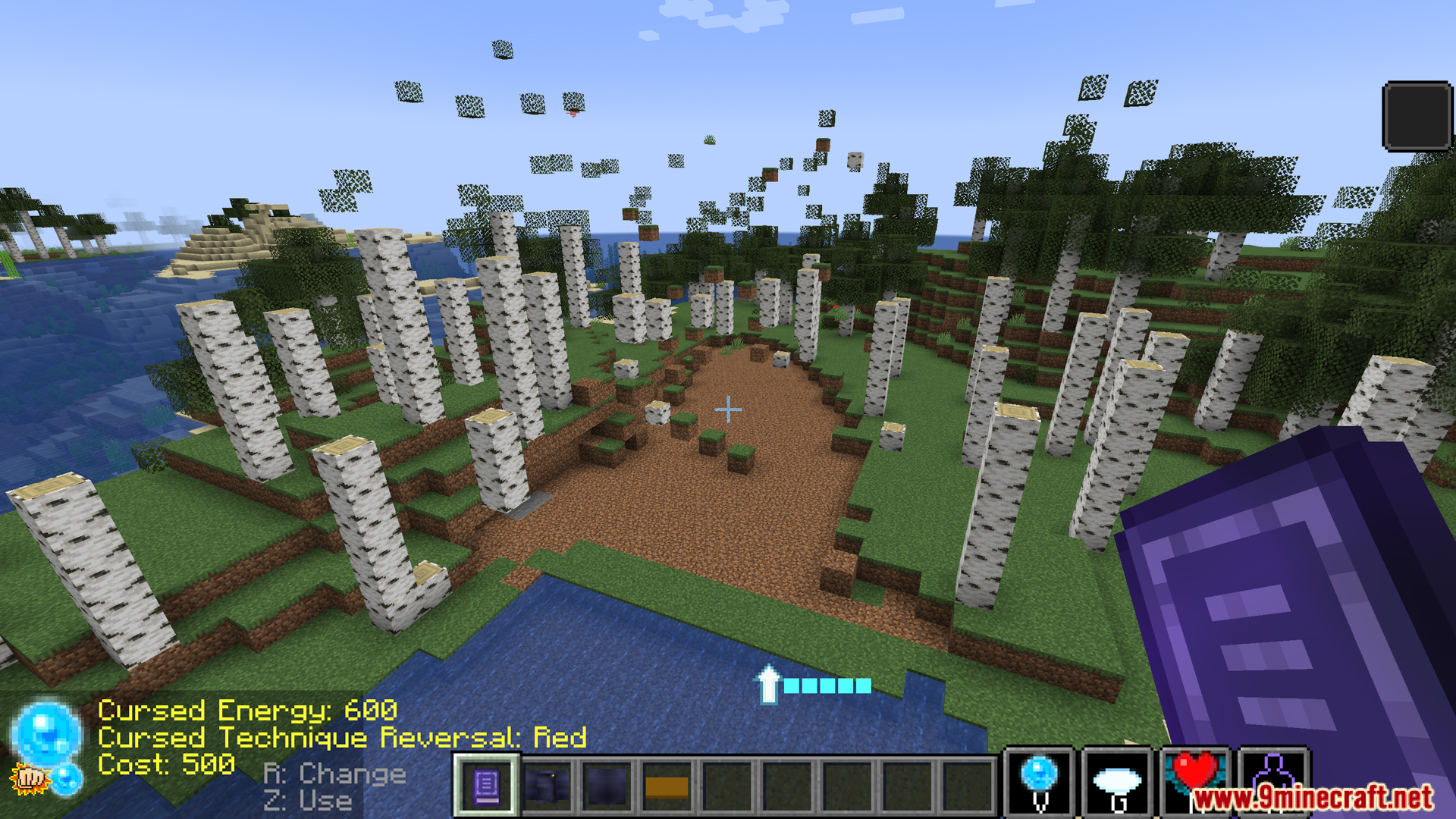
Task: Click the upward arrow on the ability bar
Action: (x=769, y=686)
